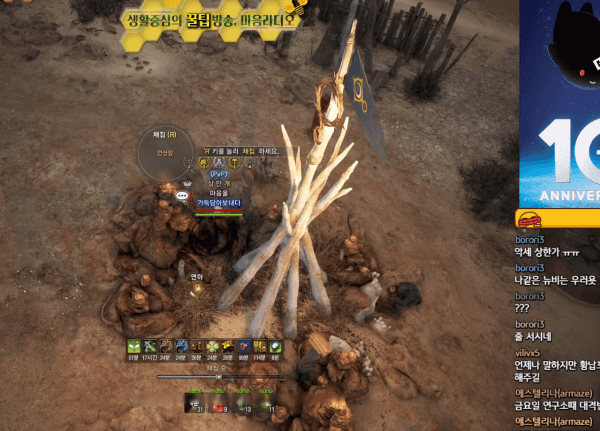Screen dimensions: 600x431
Task: Use the quick slot item with count 31
Action: point(193,405)
